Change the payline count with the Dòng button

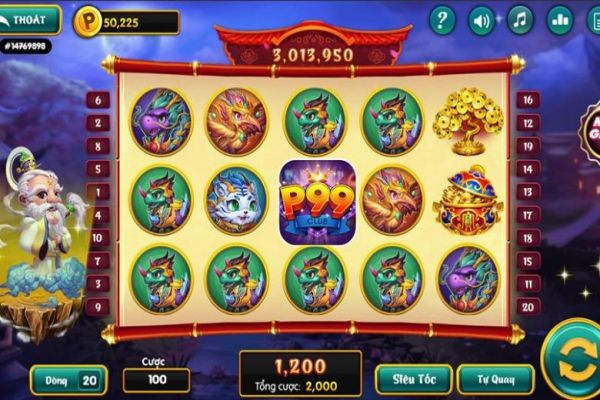(x=69, y=379)
